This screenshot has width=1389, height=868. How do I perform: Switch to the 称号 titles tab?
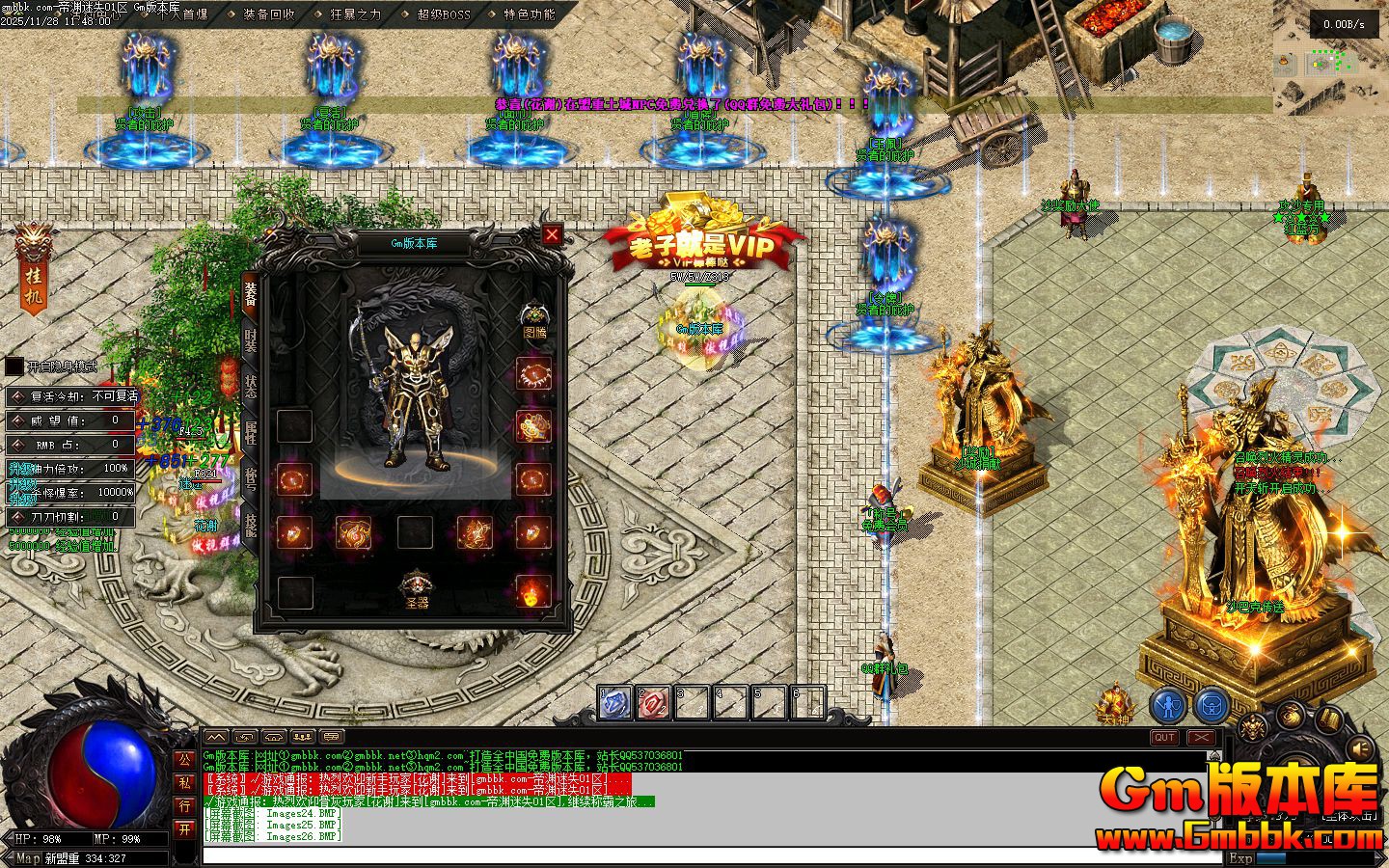coord(250,479)
